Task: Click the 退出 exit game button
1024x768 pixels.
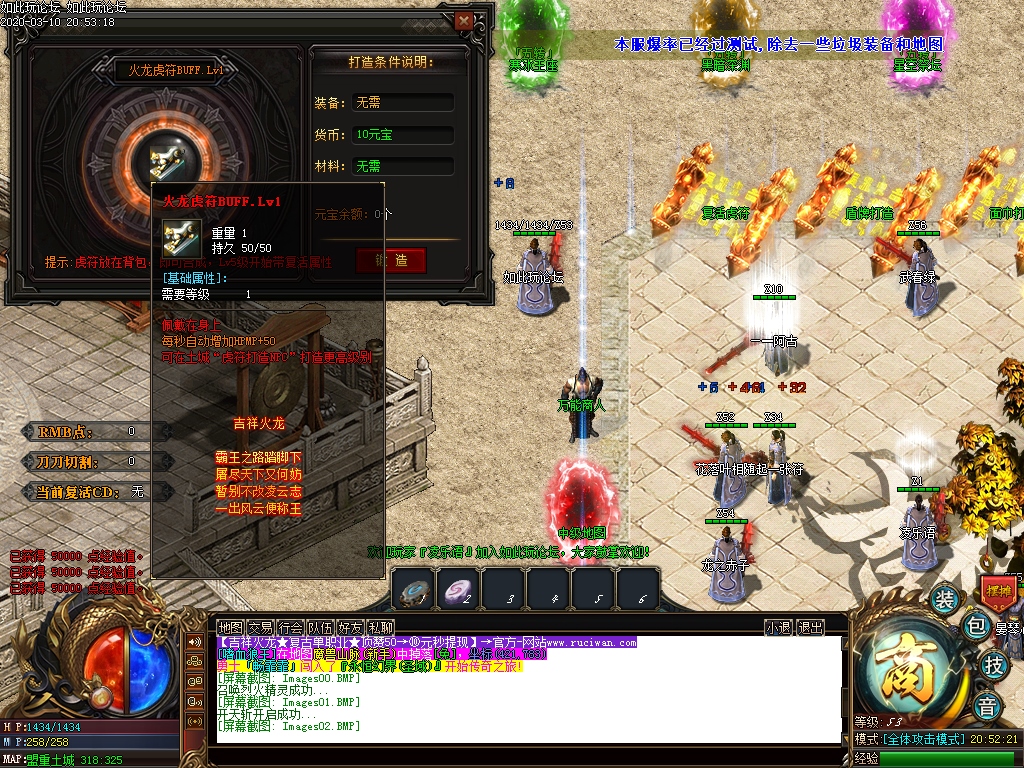Action: [811, 627]
